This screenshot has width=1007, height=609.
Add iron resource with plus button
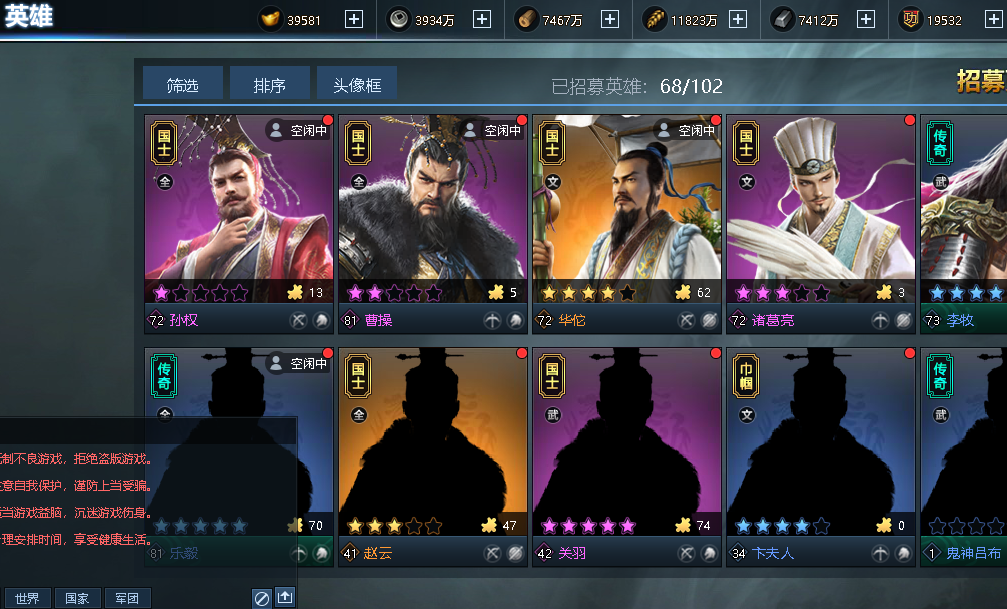866,19
